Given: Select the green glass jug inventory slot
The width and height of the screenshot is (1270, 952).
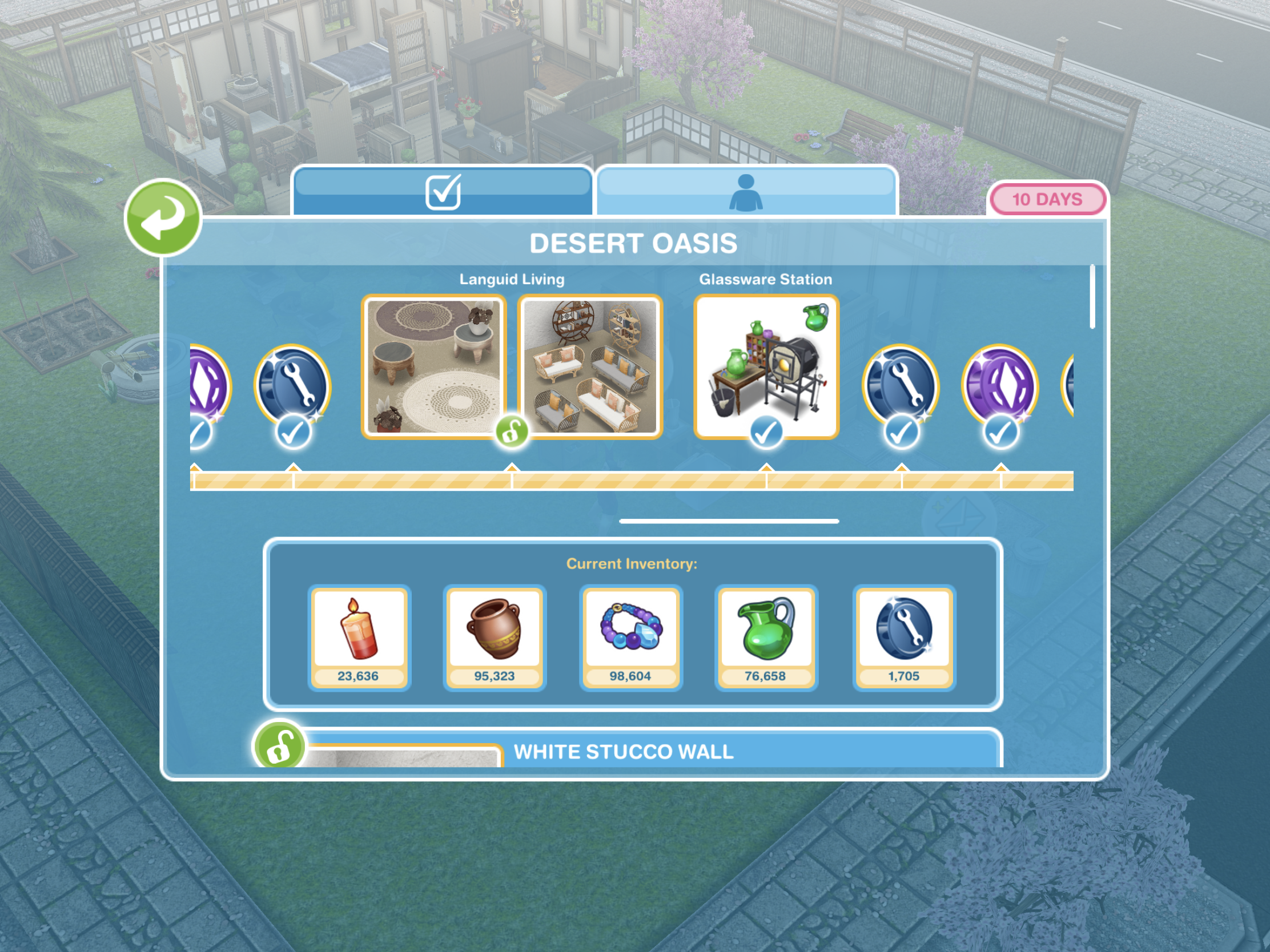Looking at the screenshot, I should click(x=766, y=638).
